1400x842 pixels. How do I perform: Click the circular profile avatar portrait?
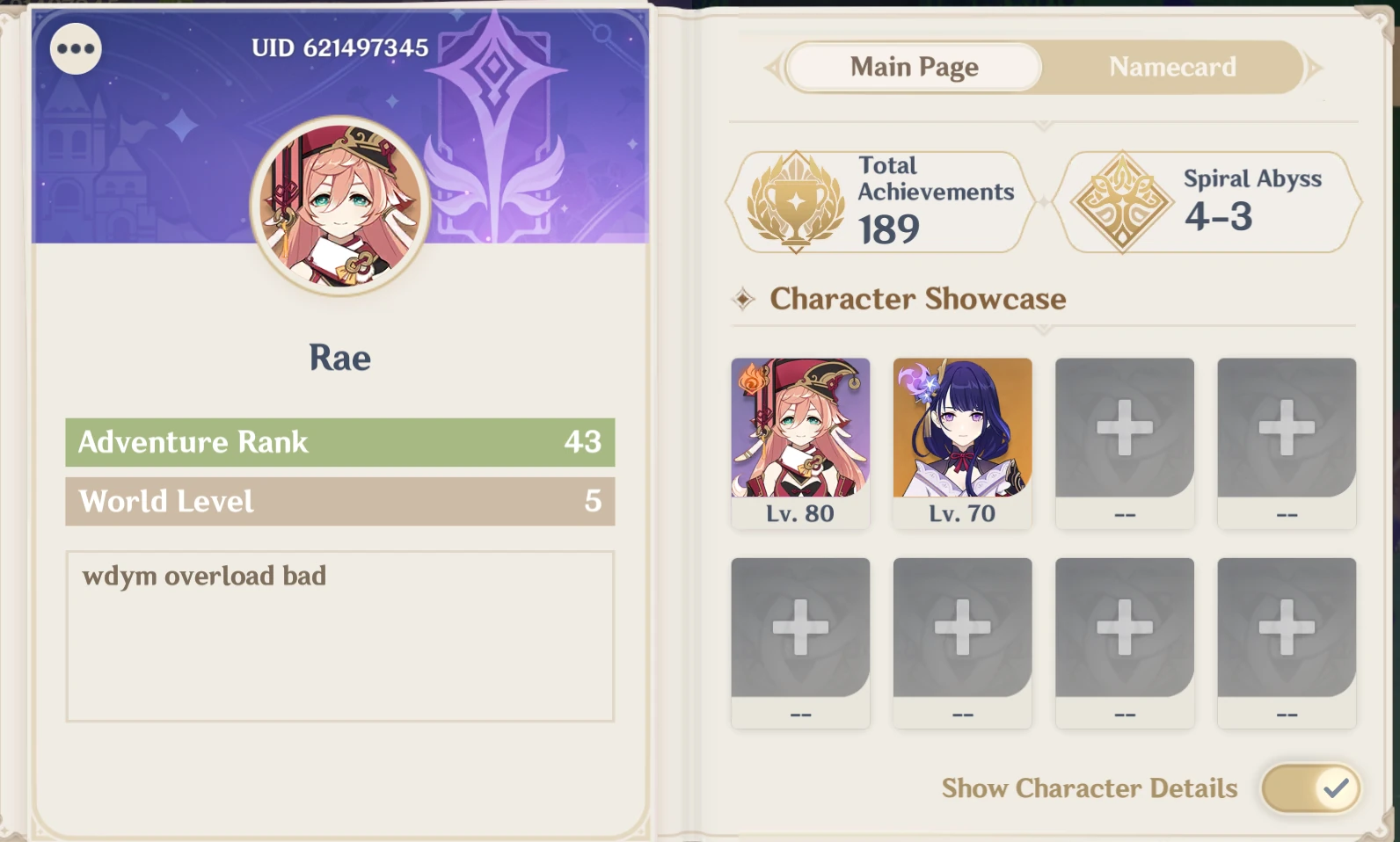(340, 204)
